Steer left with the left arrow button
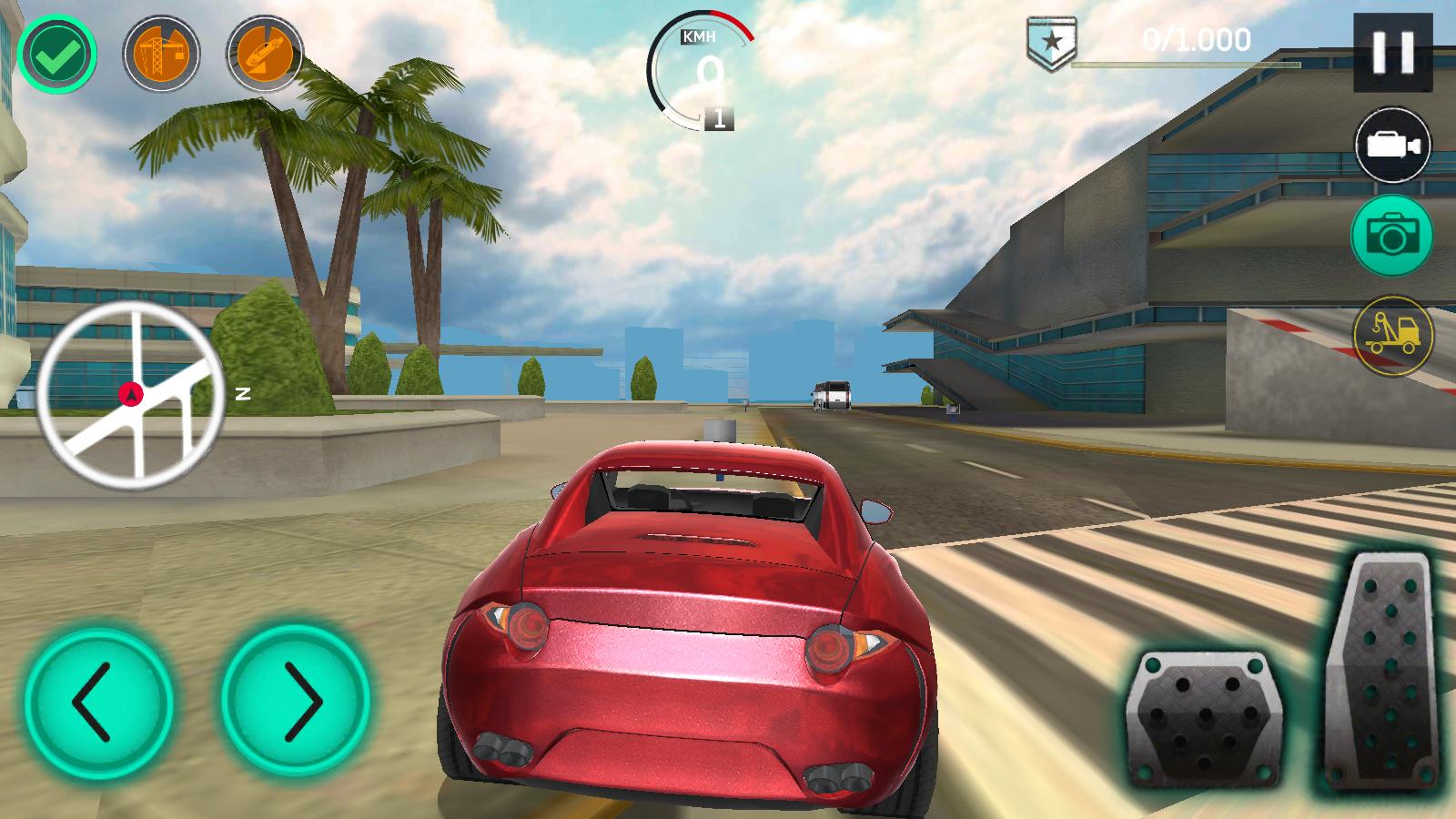Screen dimensions: 1456x819 (x=98, y=701)
